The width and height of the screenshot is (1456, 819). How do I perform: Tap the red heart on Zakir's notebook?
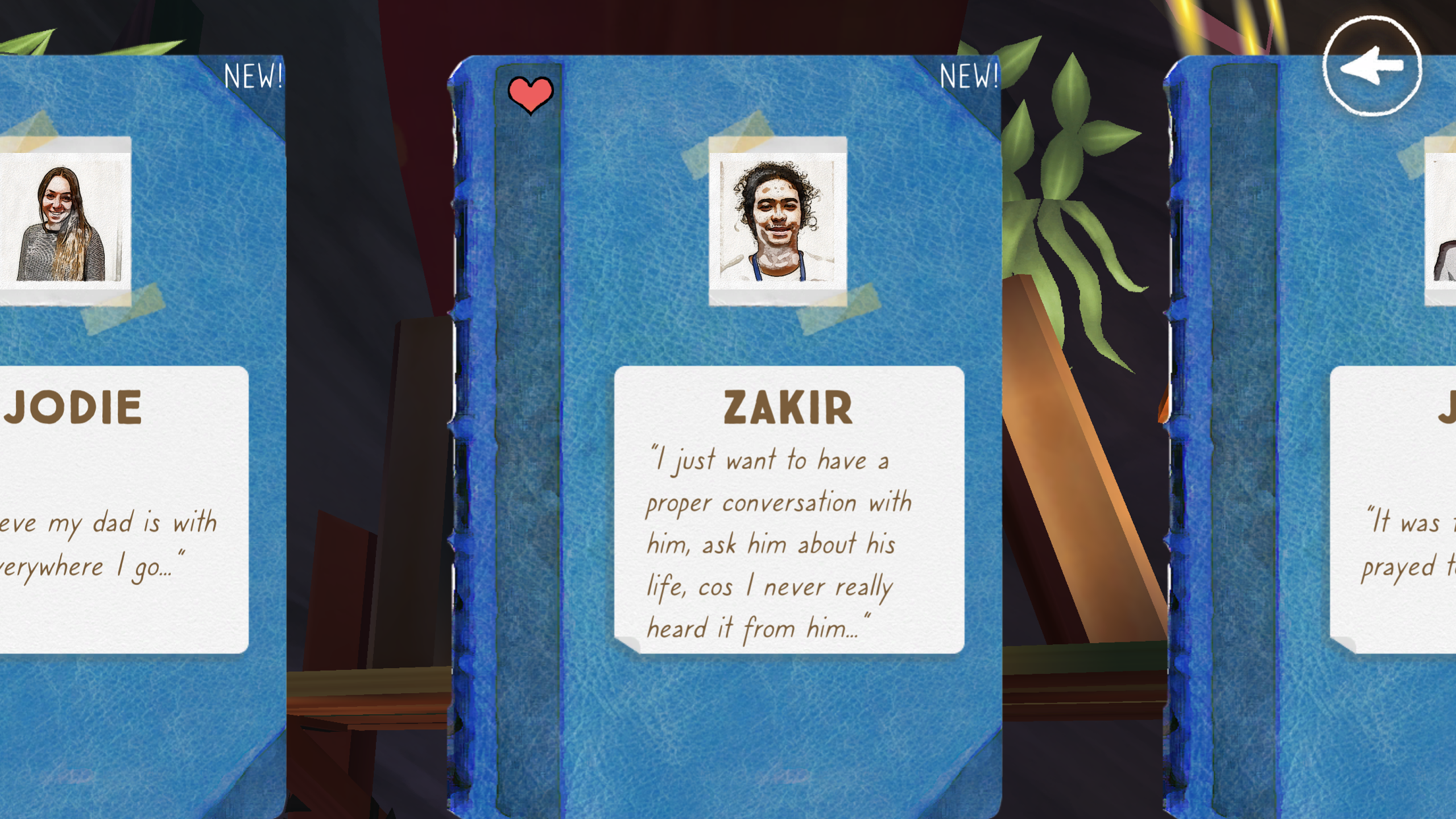pos(530,94)
